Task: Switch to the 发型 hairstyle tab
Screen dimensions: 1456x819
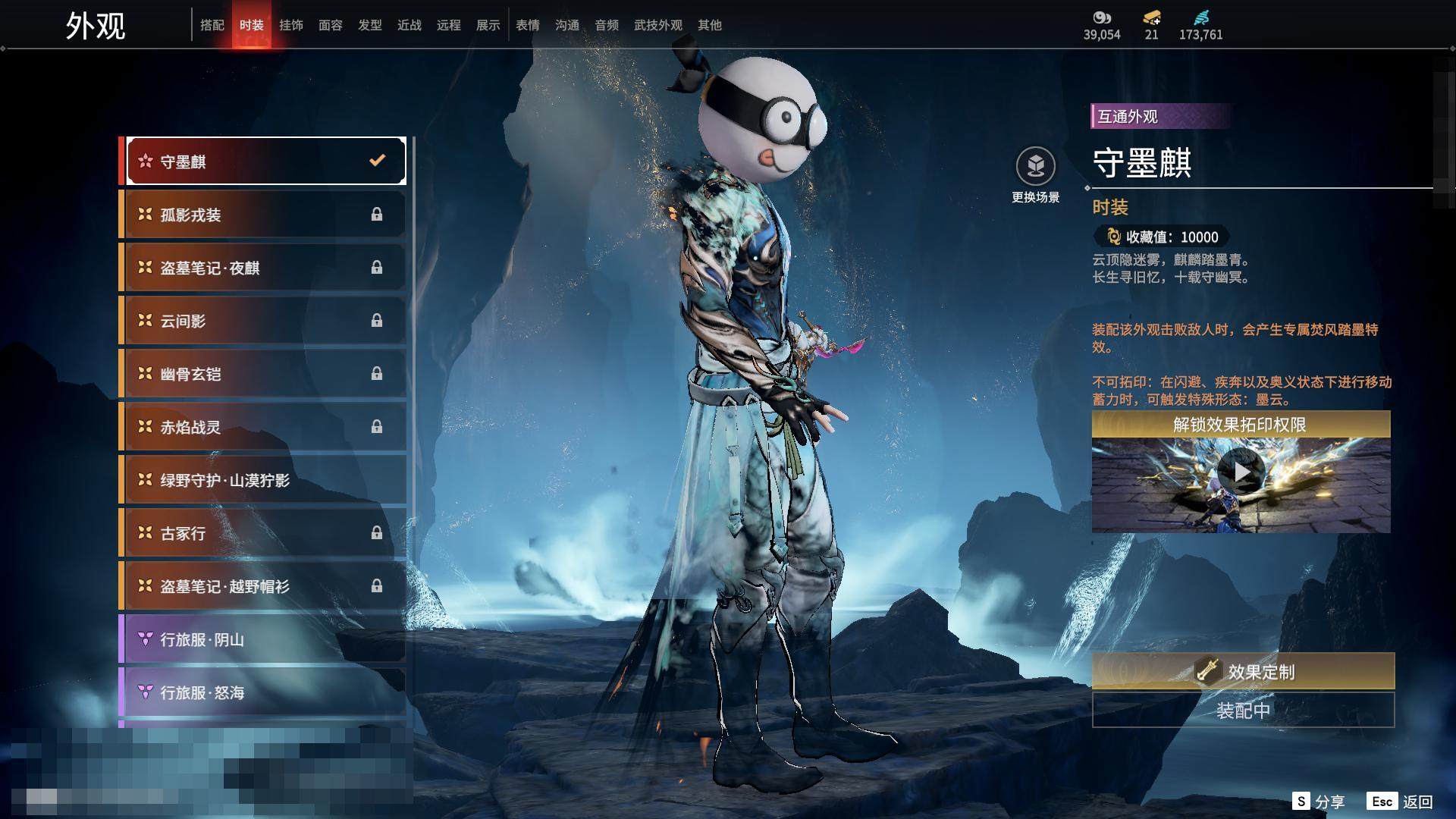Action: pos(370,25)
